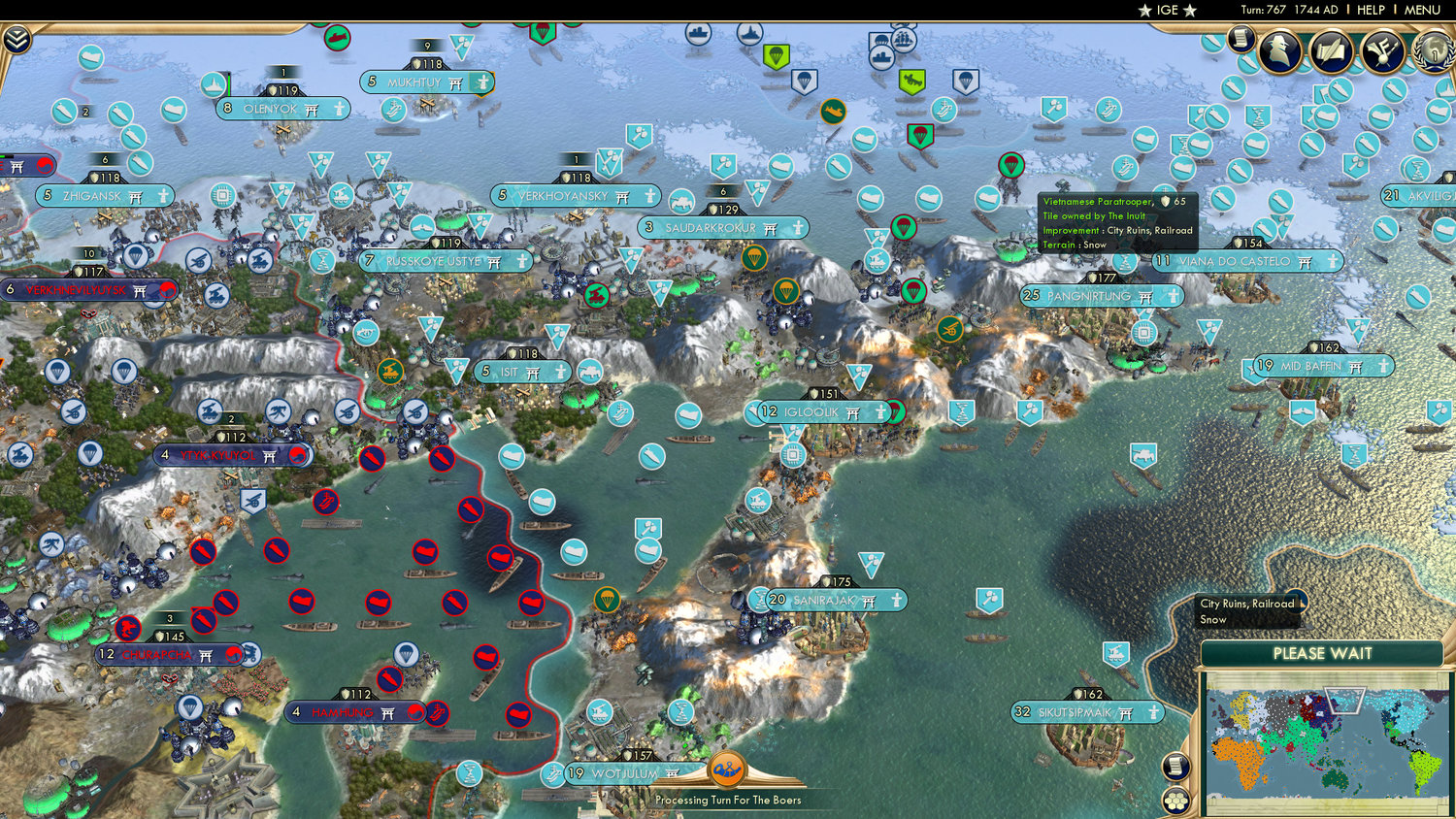Toggle Strategic View with the hex grid icon
Image resolution: width=1456 pixels, height=819 pixels.
[x=1175, y=802]
